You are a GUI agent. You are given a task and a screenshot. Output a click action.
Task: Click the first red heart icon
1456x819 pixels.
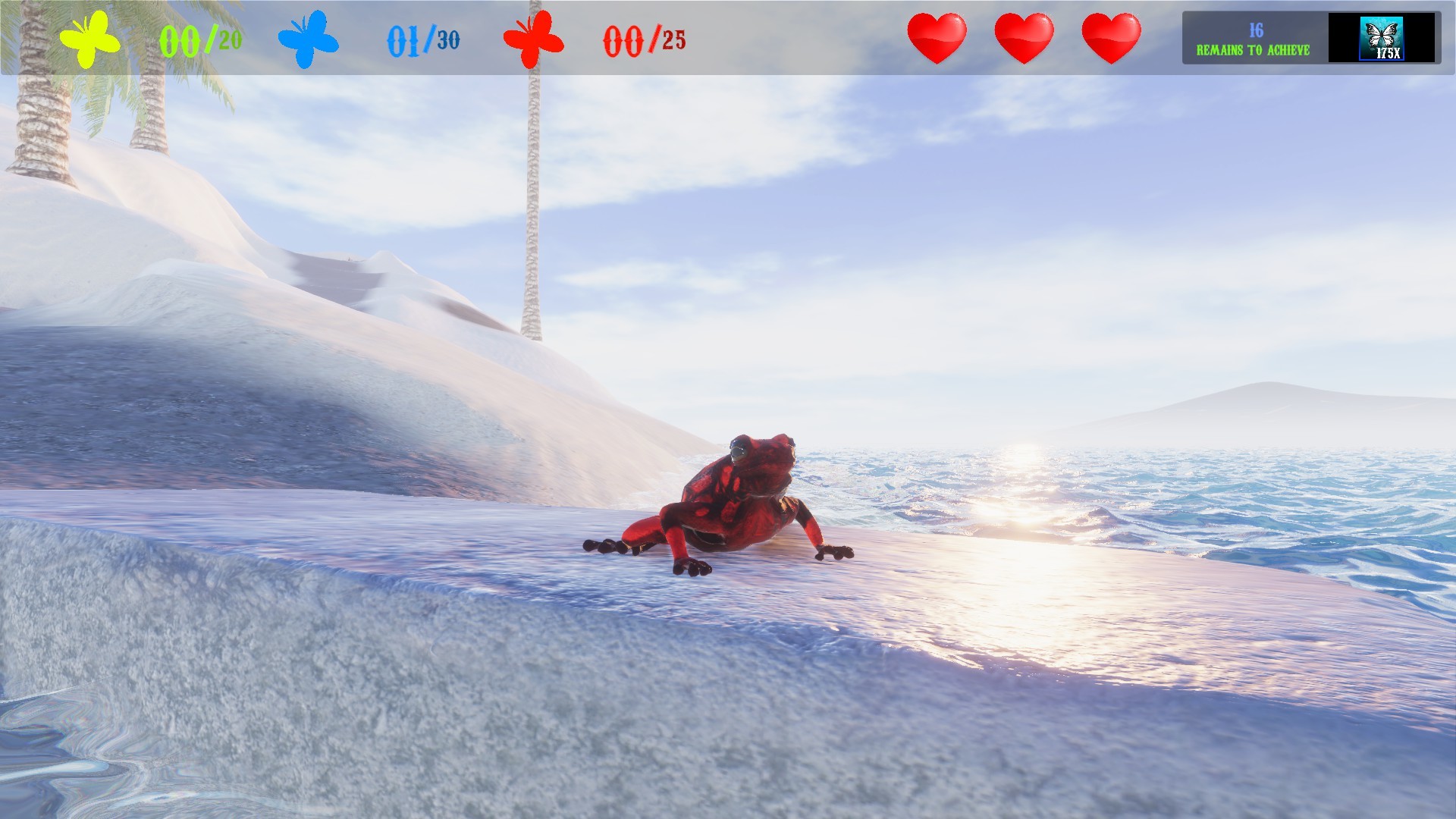[x=936, y=36]
